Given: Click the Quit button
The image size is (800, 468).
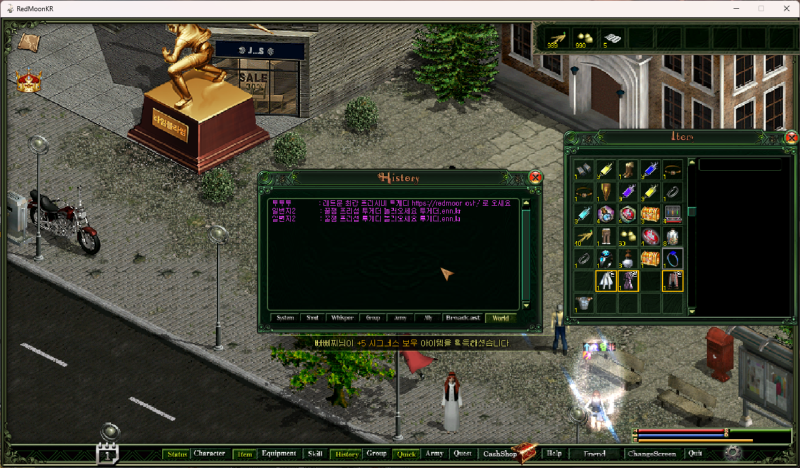Looking at the screenshot, I should pos(695,454).
